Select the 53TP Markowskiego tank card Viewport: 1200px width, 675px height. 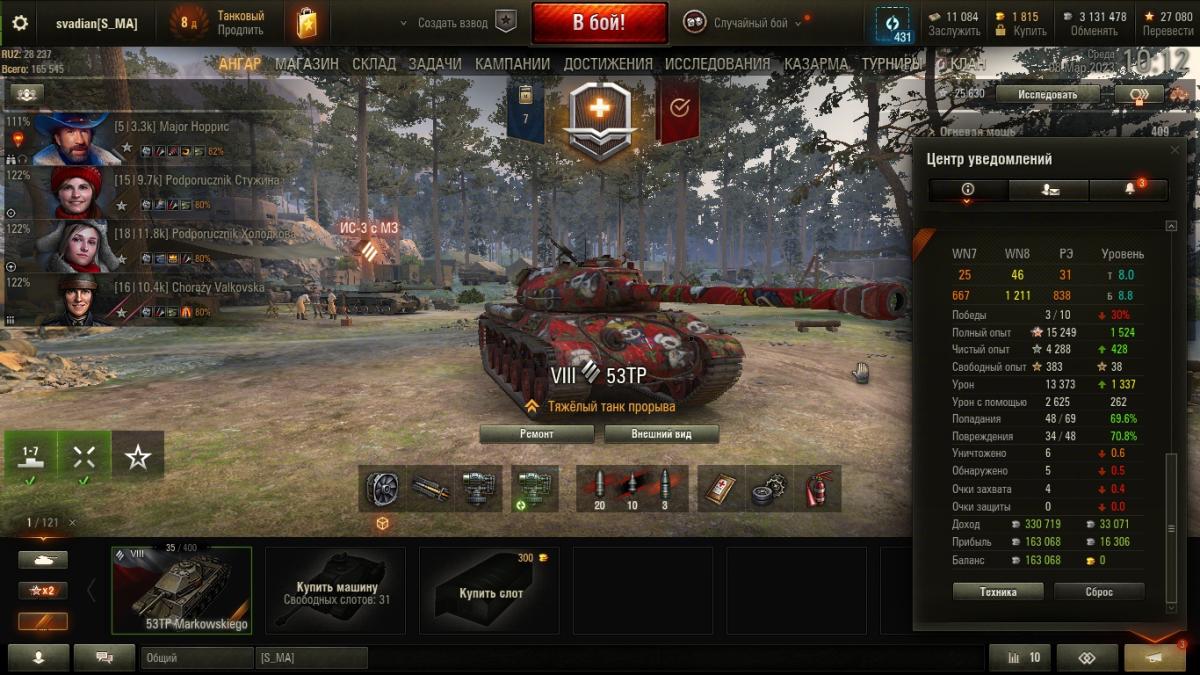pos(181,590)
